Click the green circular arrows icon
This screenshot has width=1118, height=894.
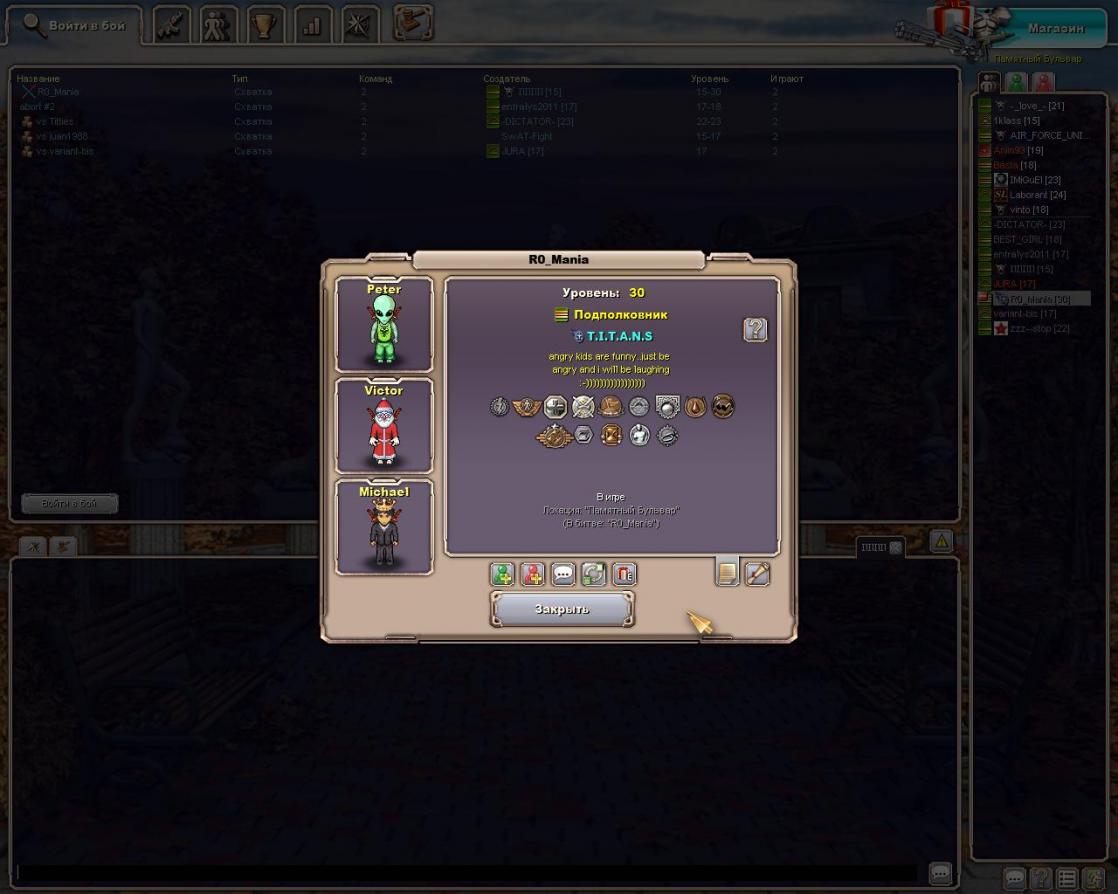[x=594, y=574]
